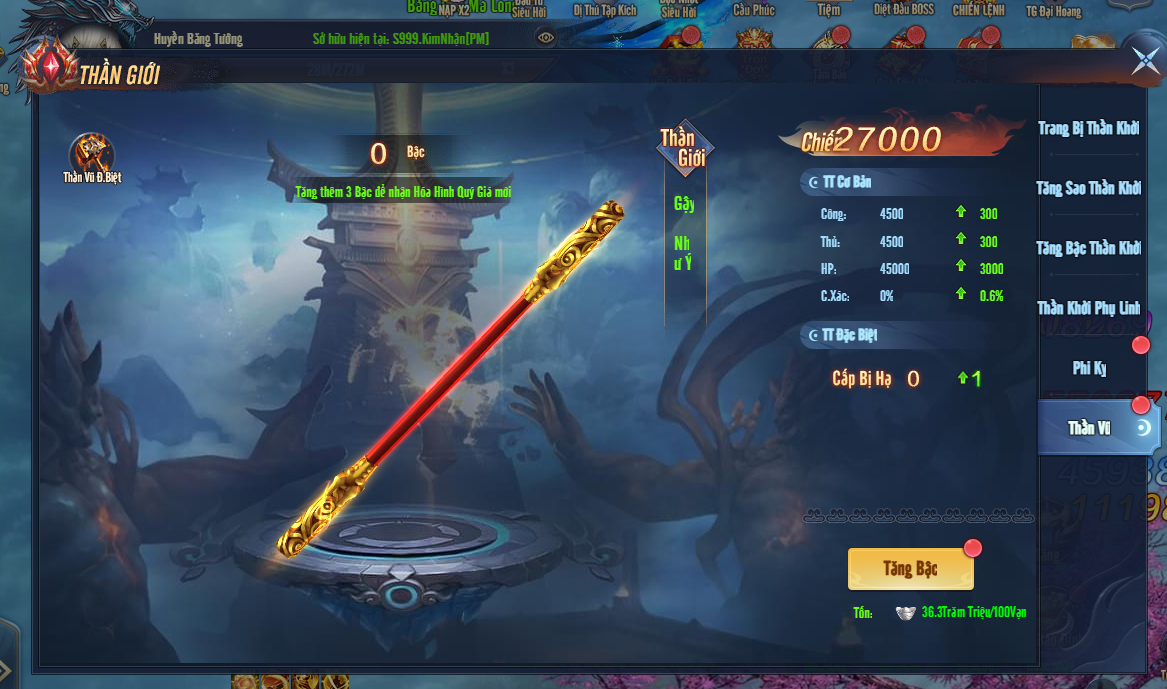1167x689 pixels.
Task: Show the Phi Kỵ tab
Action: click(x=1089, y=368)
